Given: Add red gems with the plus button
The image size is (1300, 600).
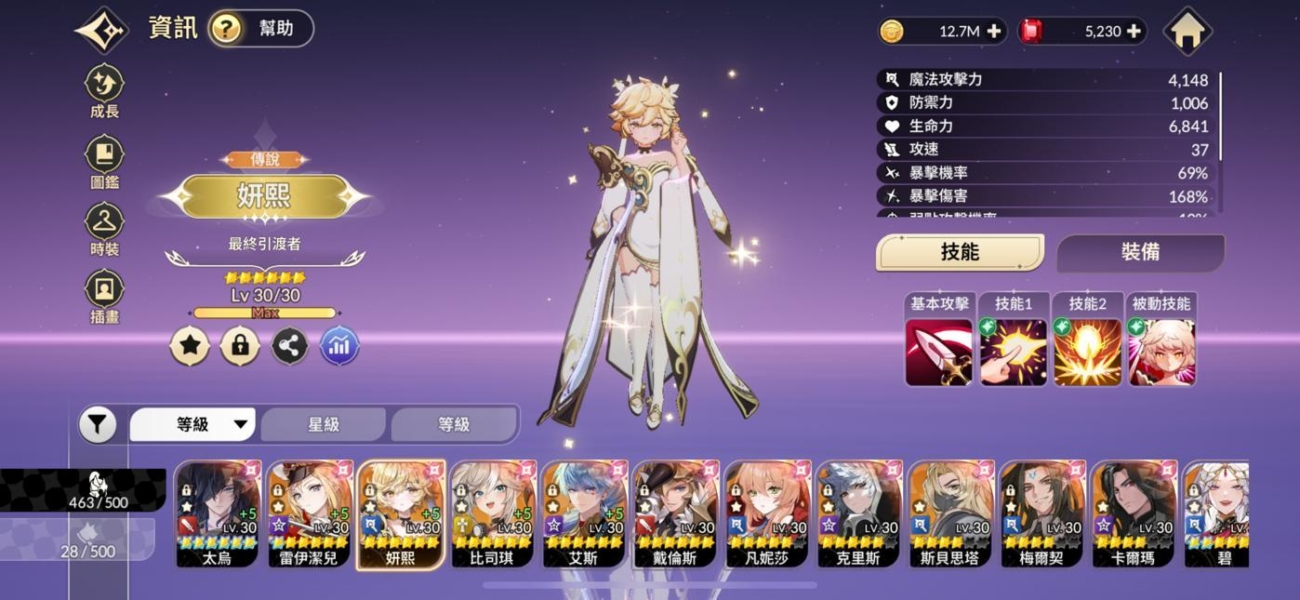Looking at the screenshot, I should 1134,31.
